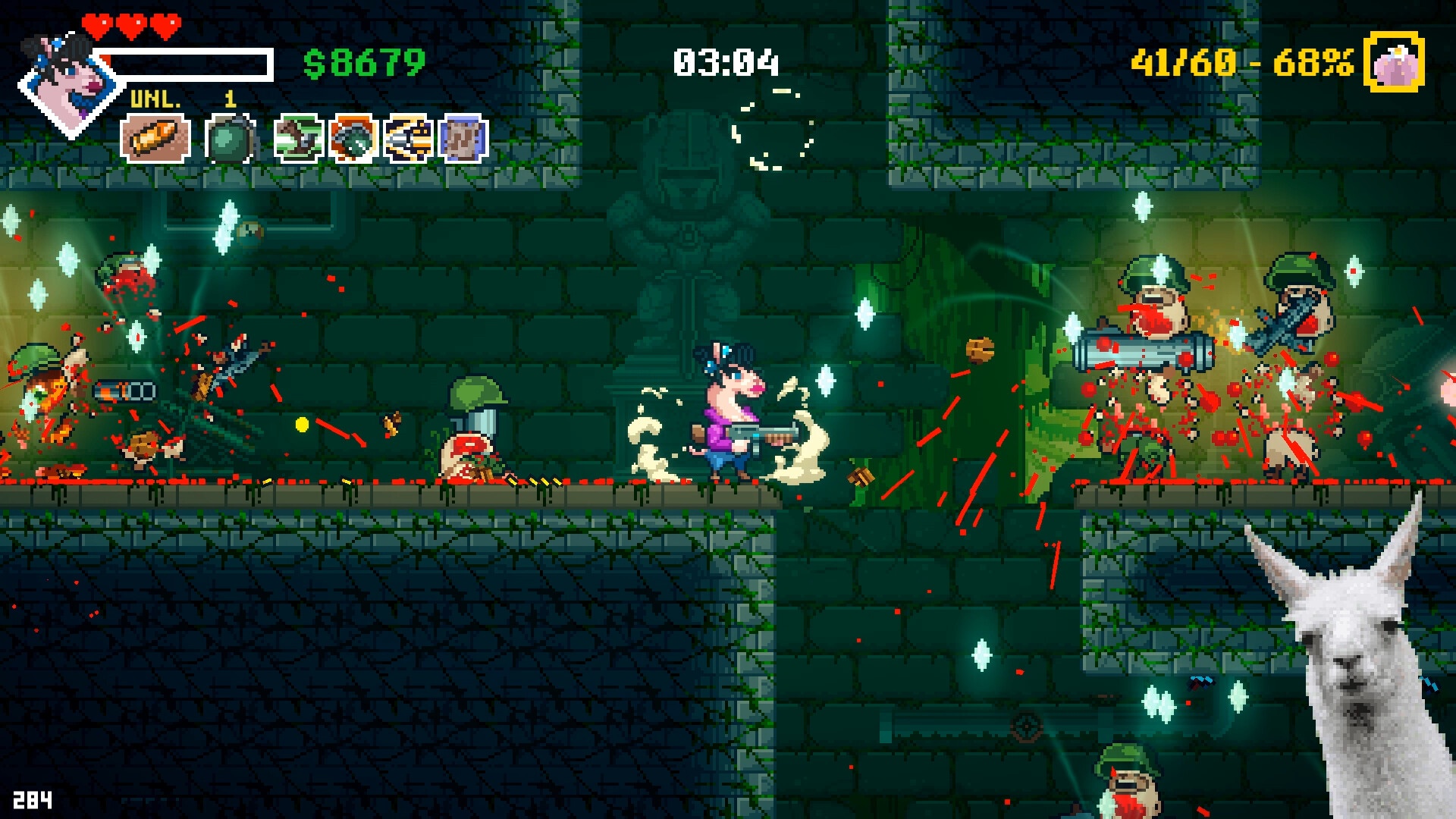This screenshot has width=1456, height=819.
Task: Select the green grenade slot
Action: (x=229, y=139)
